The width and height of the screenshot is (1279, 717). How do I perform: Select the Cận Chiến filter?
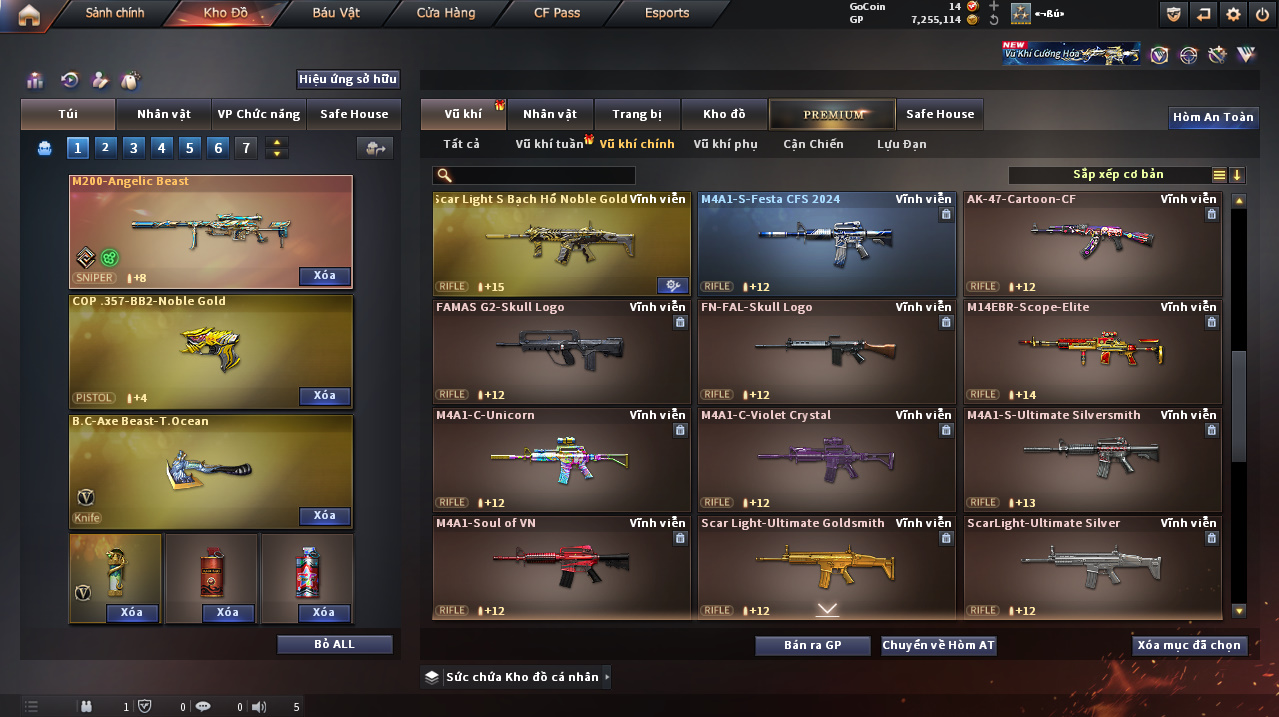pyautogui.click(x=813, y=144)
